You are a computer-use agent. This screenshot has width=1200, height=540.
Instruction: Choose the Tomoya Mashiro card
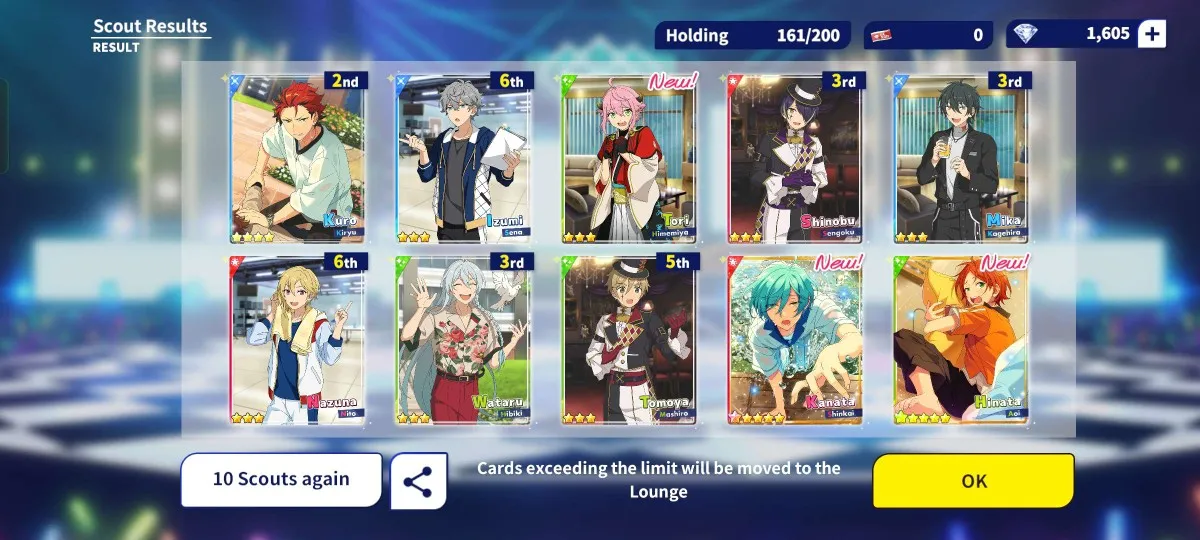coord(630,340)
